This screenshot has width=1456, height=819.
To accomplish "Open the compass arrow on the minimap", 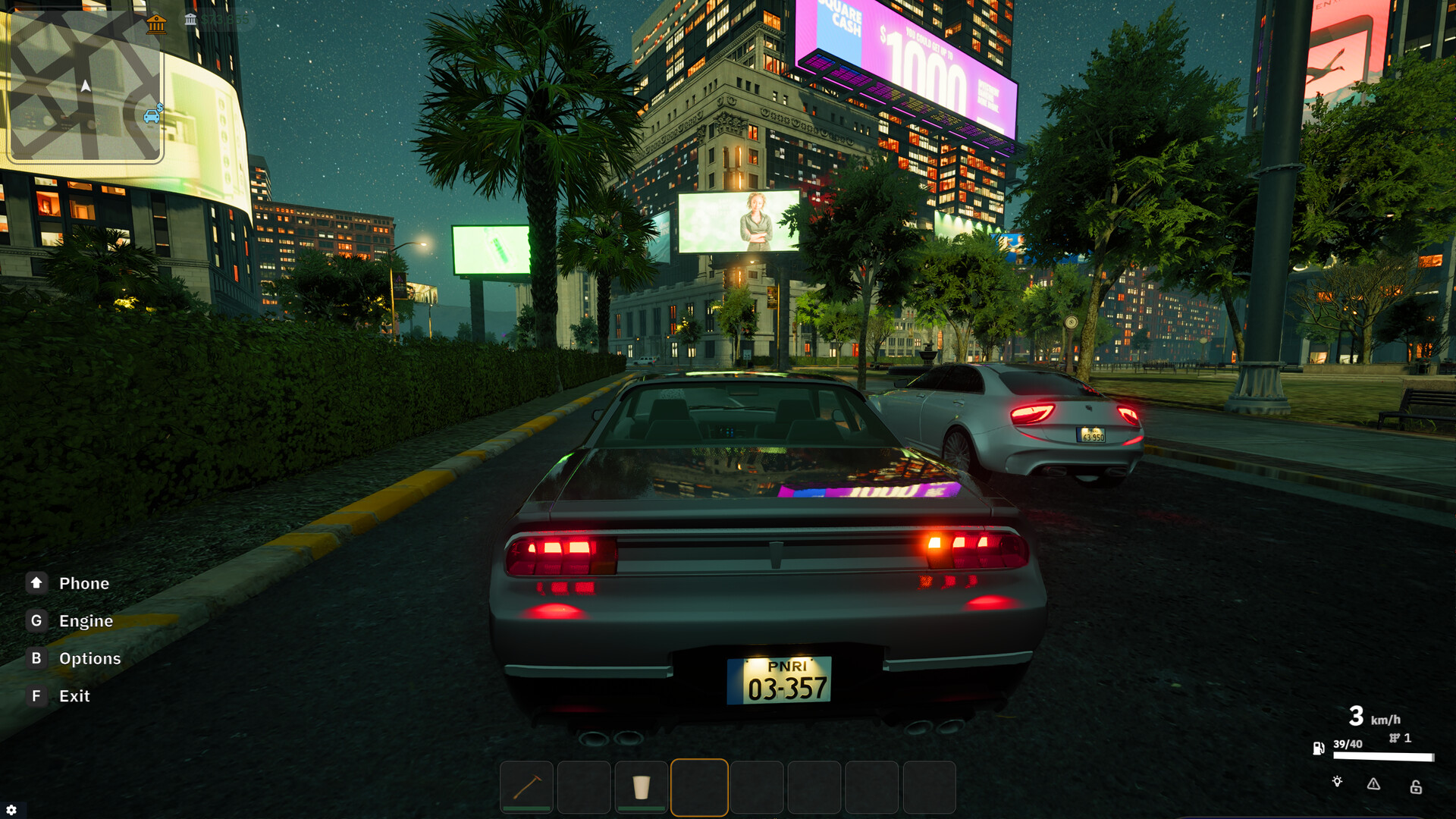I will [85, 86].
